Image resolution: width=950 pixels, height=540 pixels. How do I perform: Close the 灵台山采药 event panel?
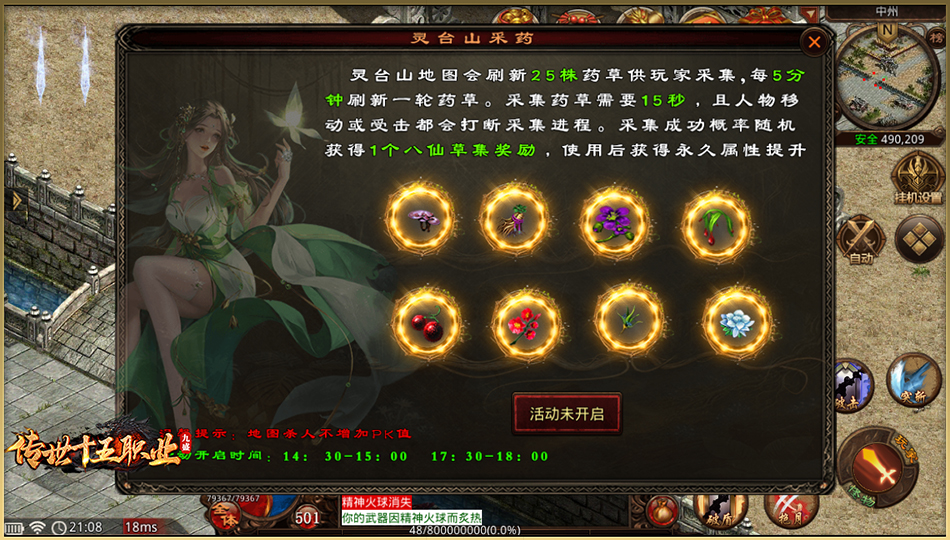point(814,42)
